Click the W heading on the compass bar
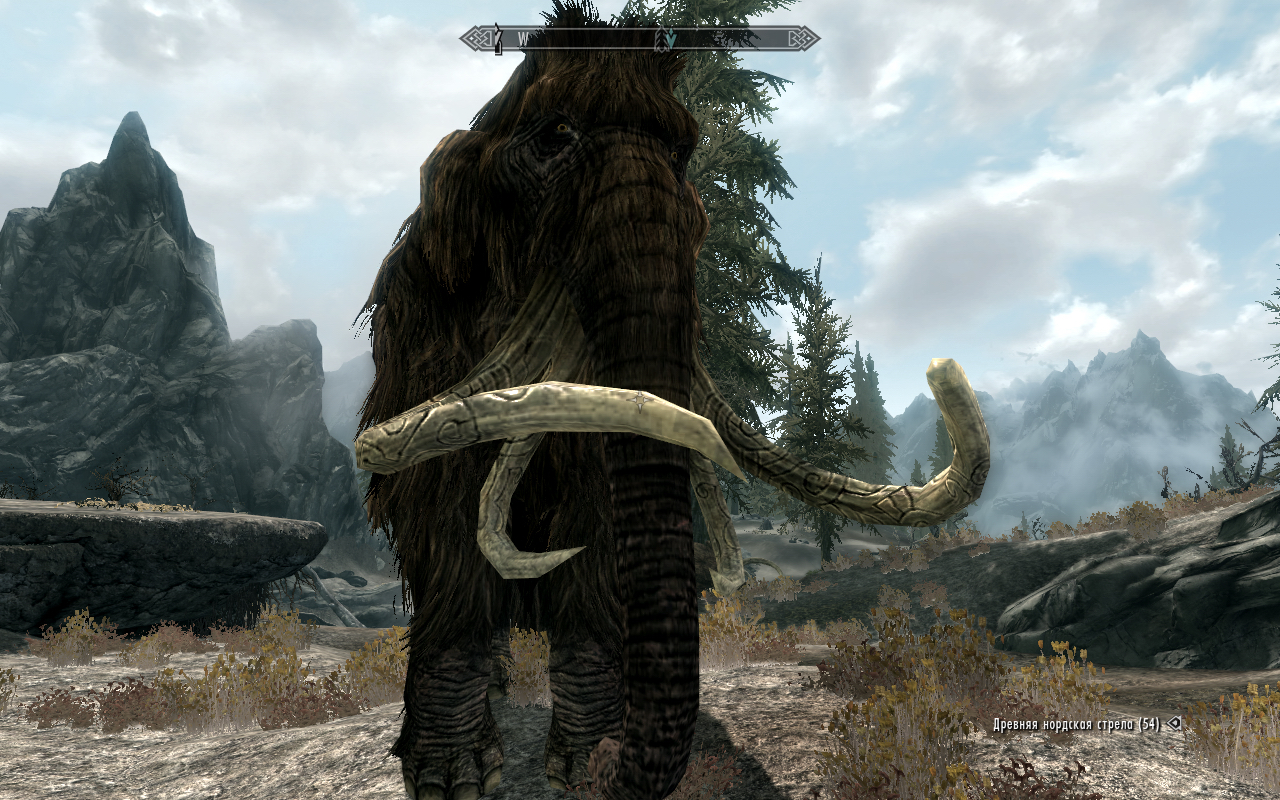 pyautogui.click(x=523, y=39)
